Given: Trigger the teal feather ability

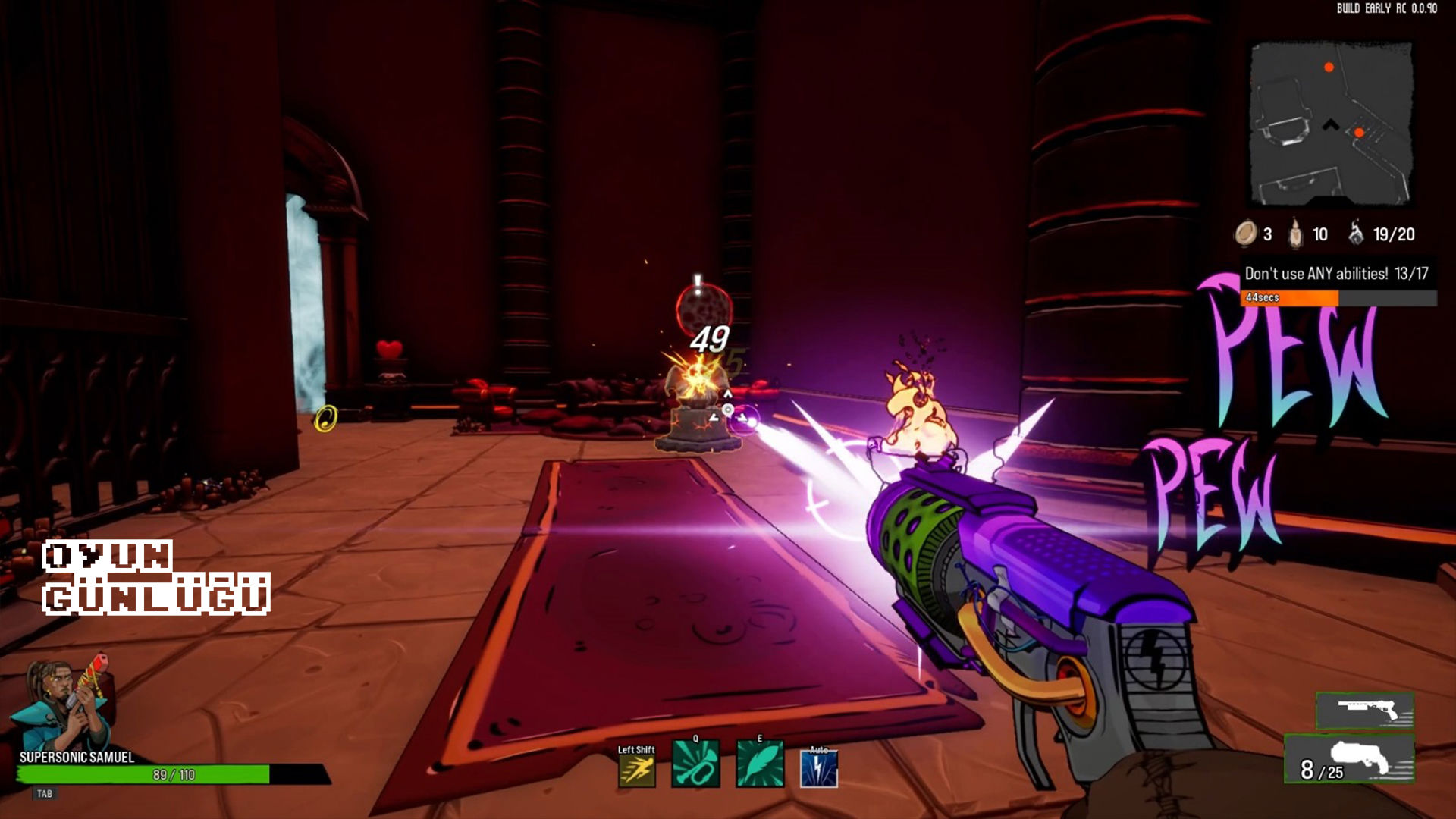Looking at the screenshot, I should click(759, 765).
